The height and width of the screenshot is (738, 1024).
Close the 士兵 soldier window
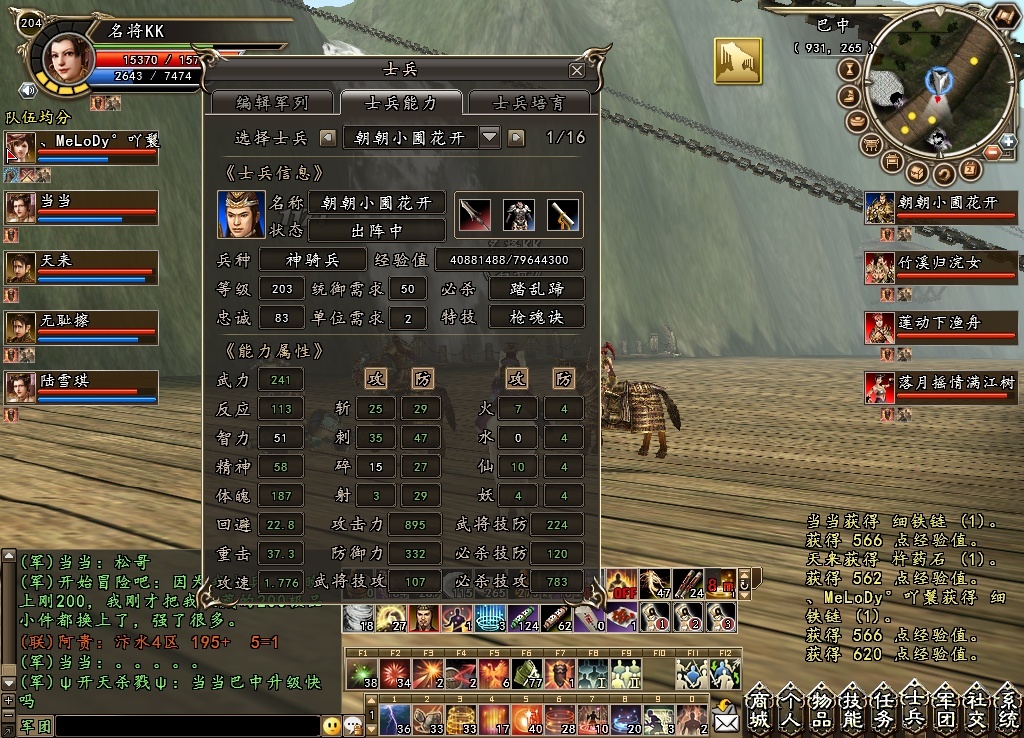tap(576, 71)
